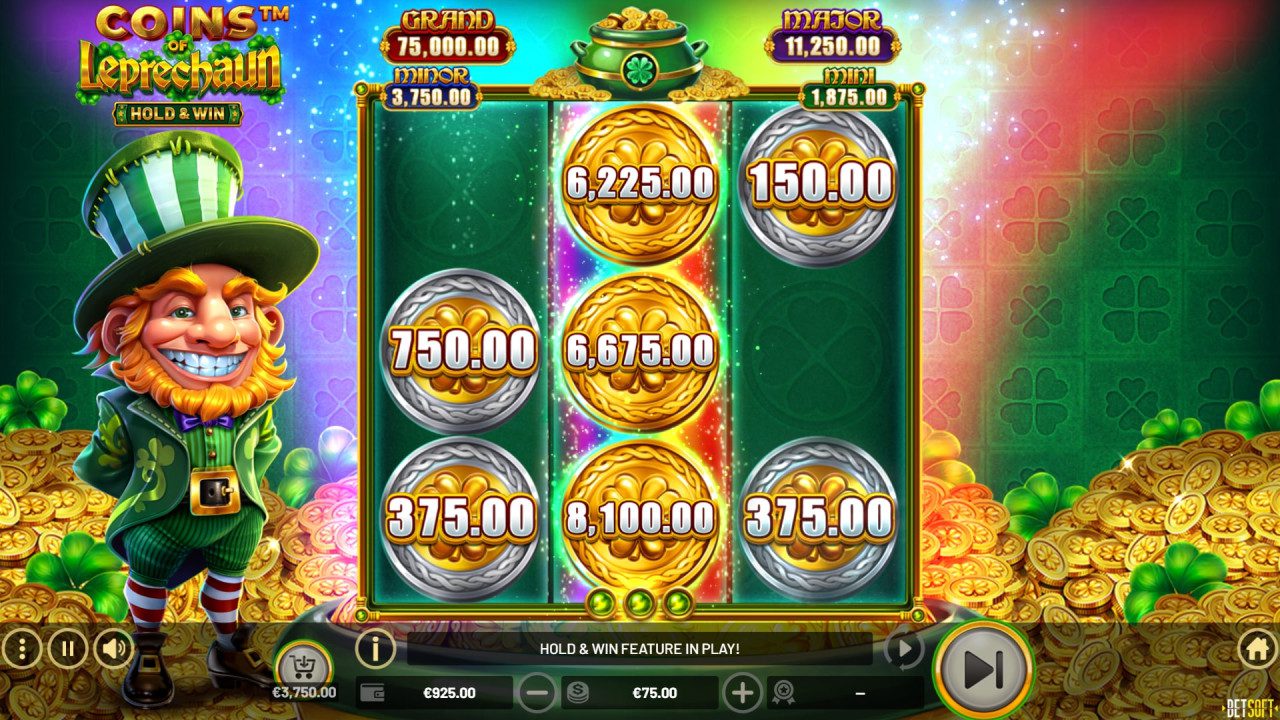This screenshot has width=1280, height=720.
Task: Open the three-dot options menu
Action: (22, 650)
